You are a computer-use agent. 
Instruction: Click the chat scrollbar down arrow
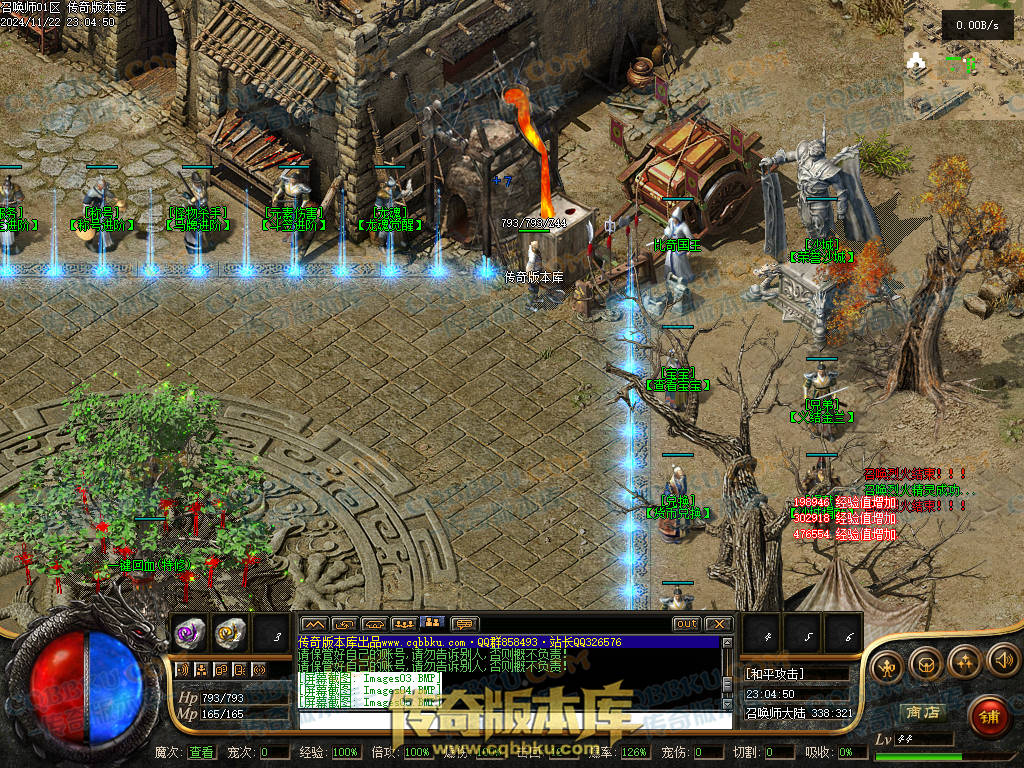pyautogui.click(x=728, y=705)
